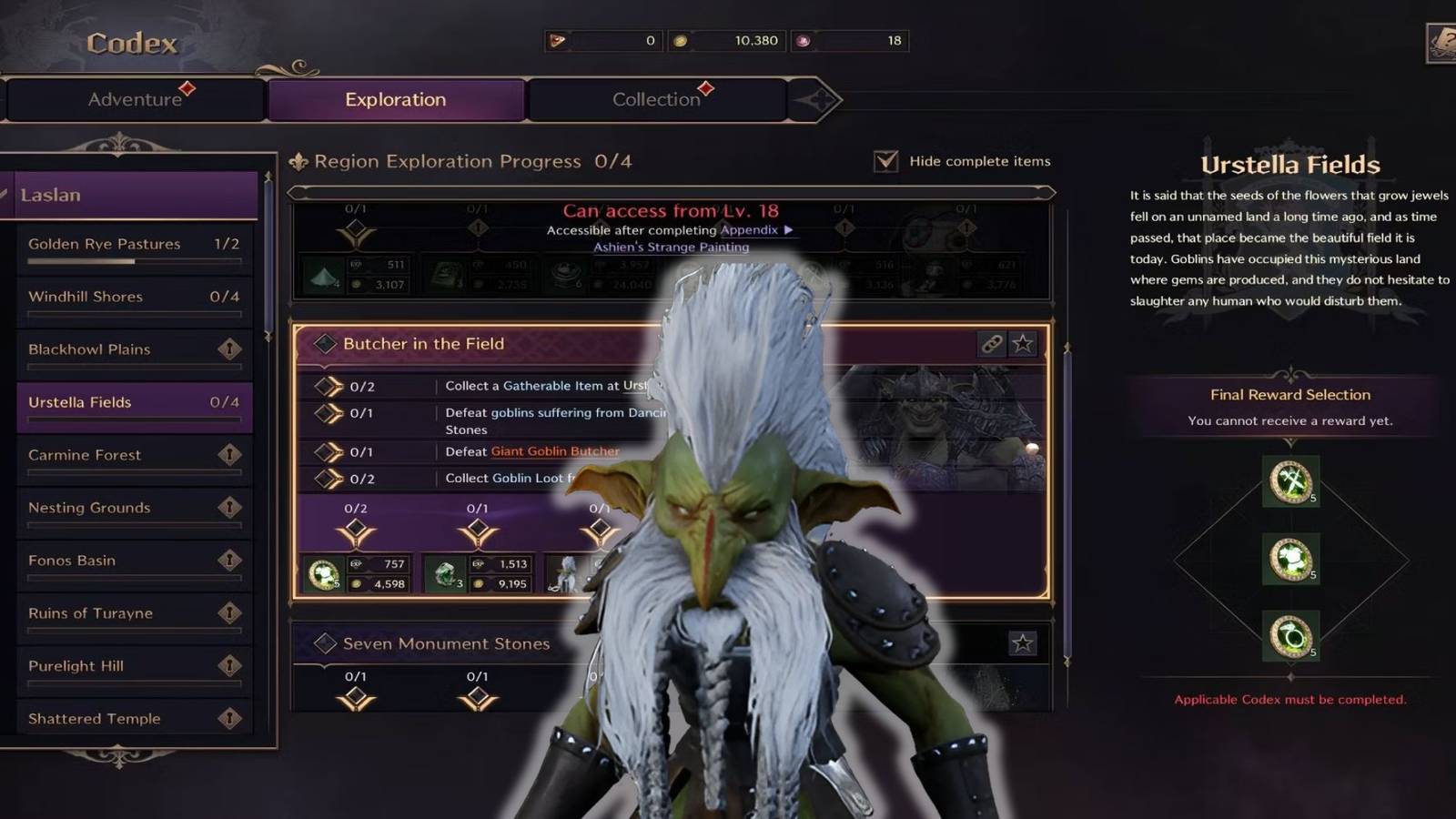Favorite Butcher in the Field with the star icon
The height and width of the screenshot is (819, 1456).
click(1024, 344)
